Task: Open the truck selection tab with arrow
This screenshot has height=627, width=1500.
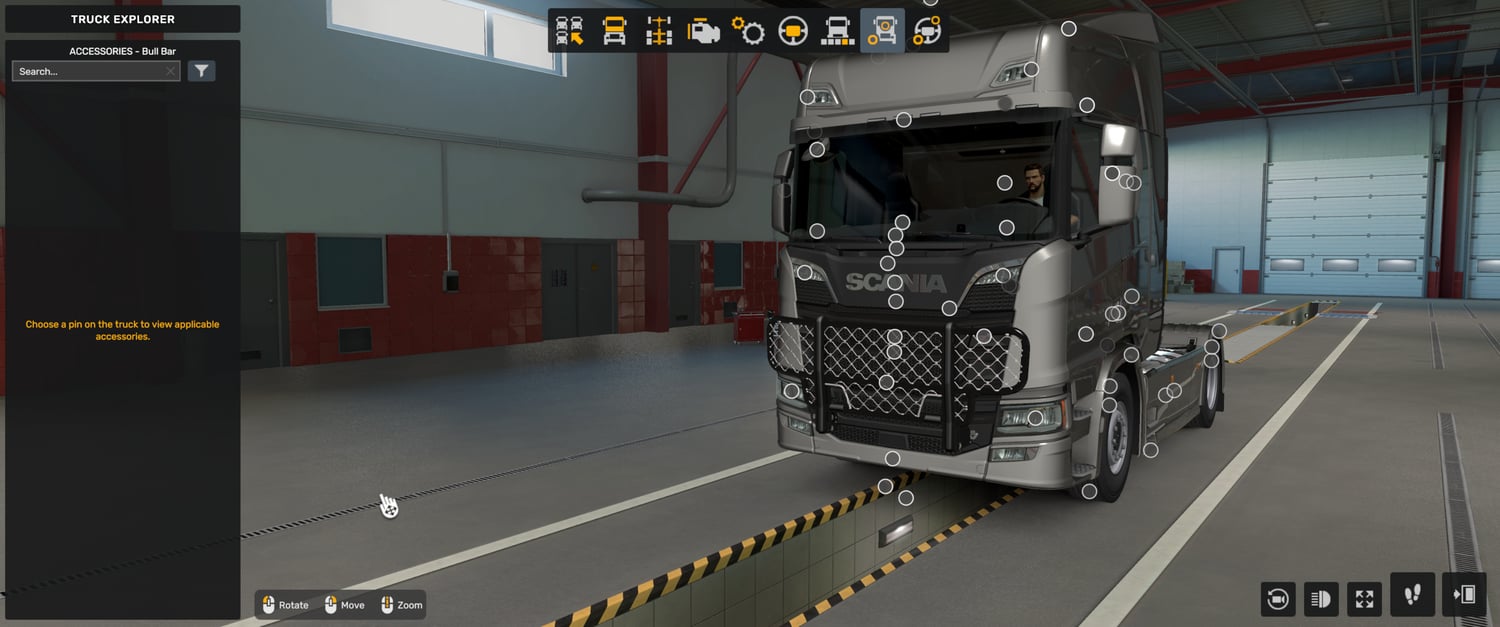Action: tap(569, 31)
